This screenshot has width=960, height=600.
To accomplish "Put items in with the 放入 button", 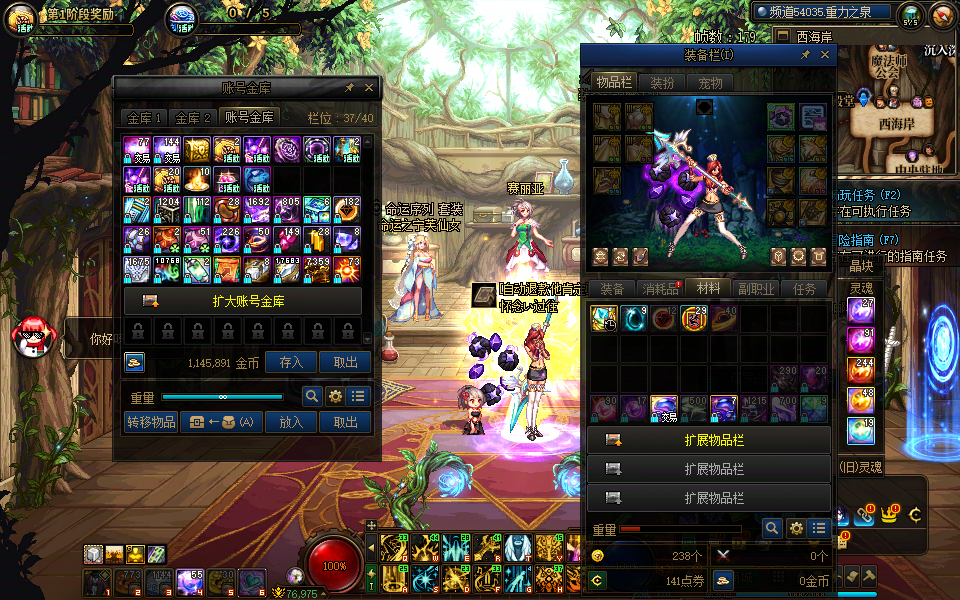I will click(291, 422).
